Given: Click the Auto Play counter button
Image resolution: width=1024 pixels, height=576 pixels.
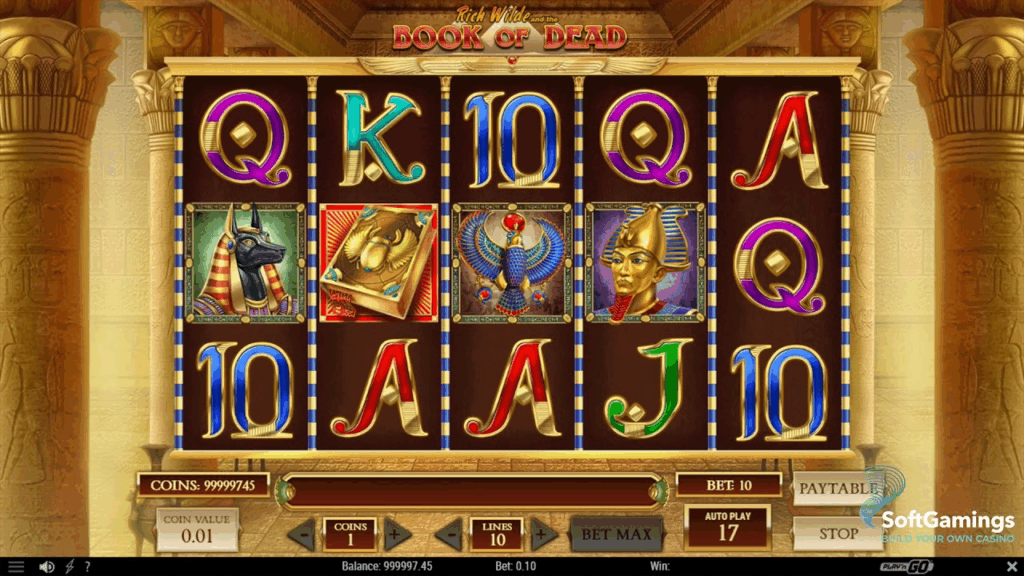Looking at the screenshot, I should tap(727, 527).
